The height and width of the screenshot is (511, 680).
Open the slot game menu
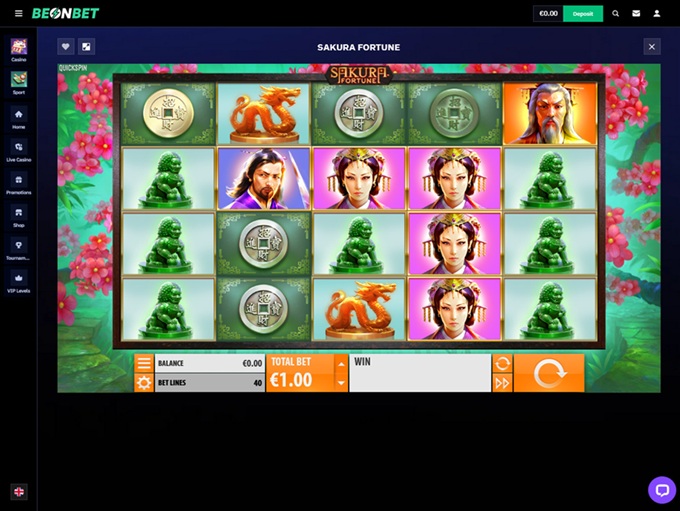click(x=144, y=364)
